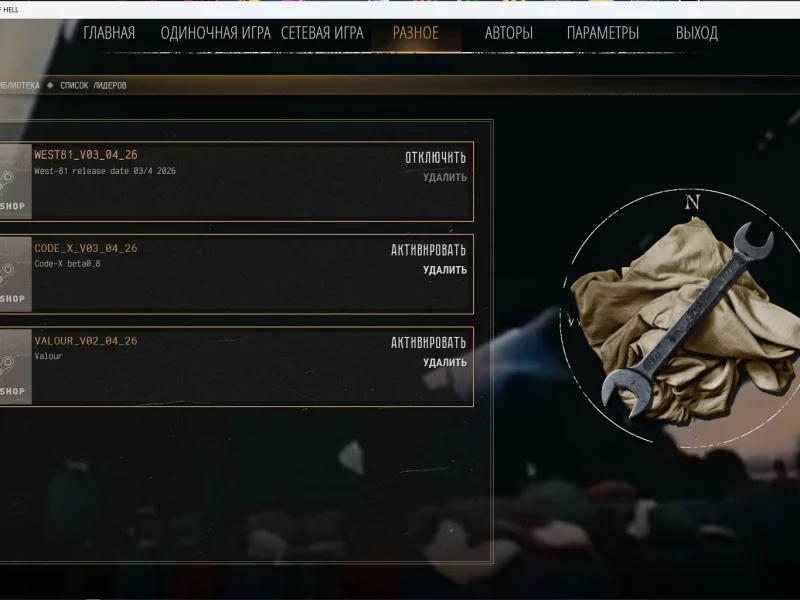
Task: Click the workshop thumbnail of Code-X mod
Action: [x=14, y=274]
